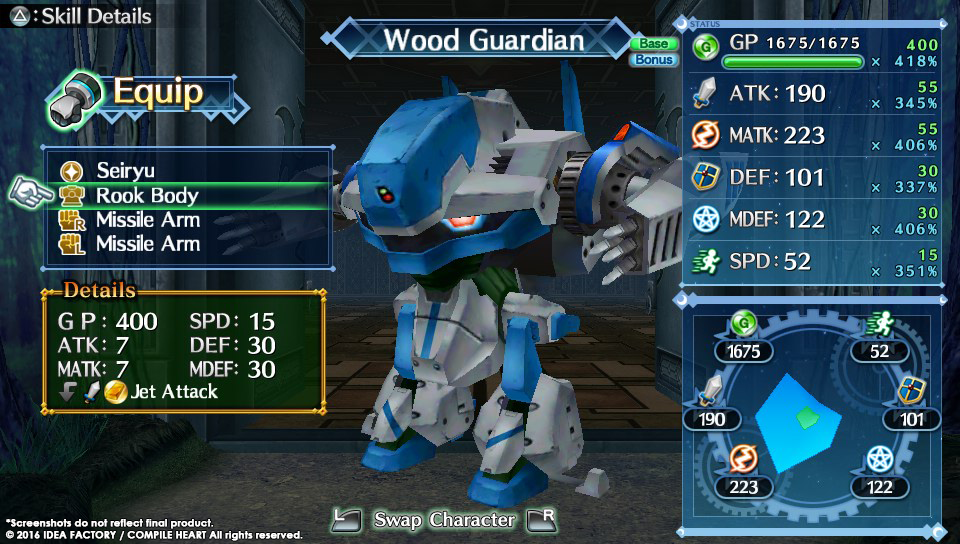Image resolution: width=960 pixels, height=544 pixels.
Task: Select the right-hand (R) Missile Arm entry
Action: 147,220
